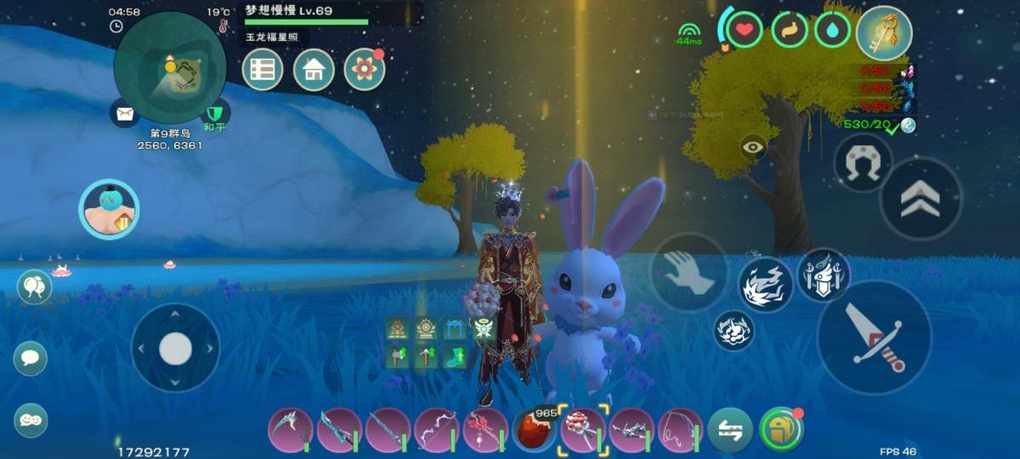This screenshot has width=1020, height=459.
Task: Open the list menu button
Action: pyautogui.click(x=263, y=69)
